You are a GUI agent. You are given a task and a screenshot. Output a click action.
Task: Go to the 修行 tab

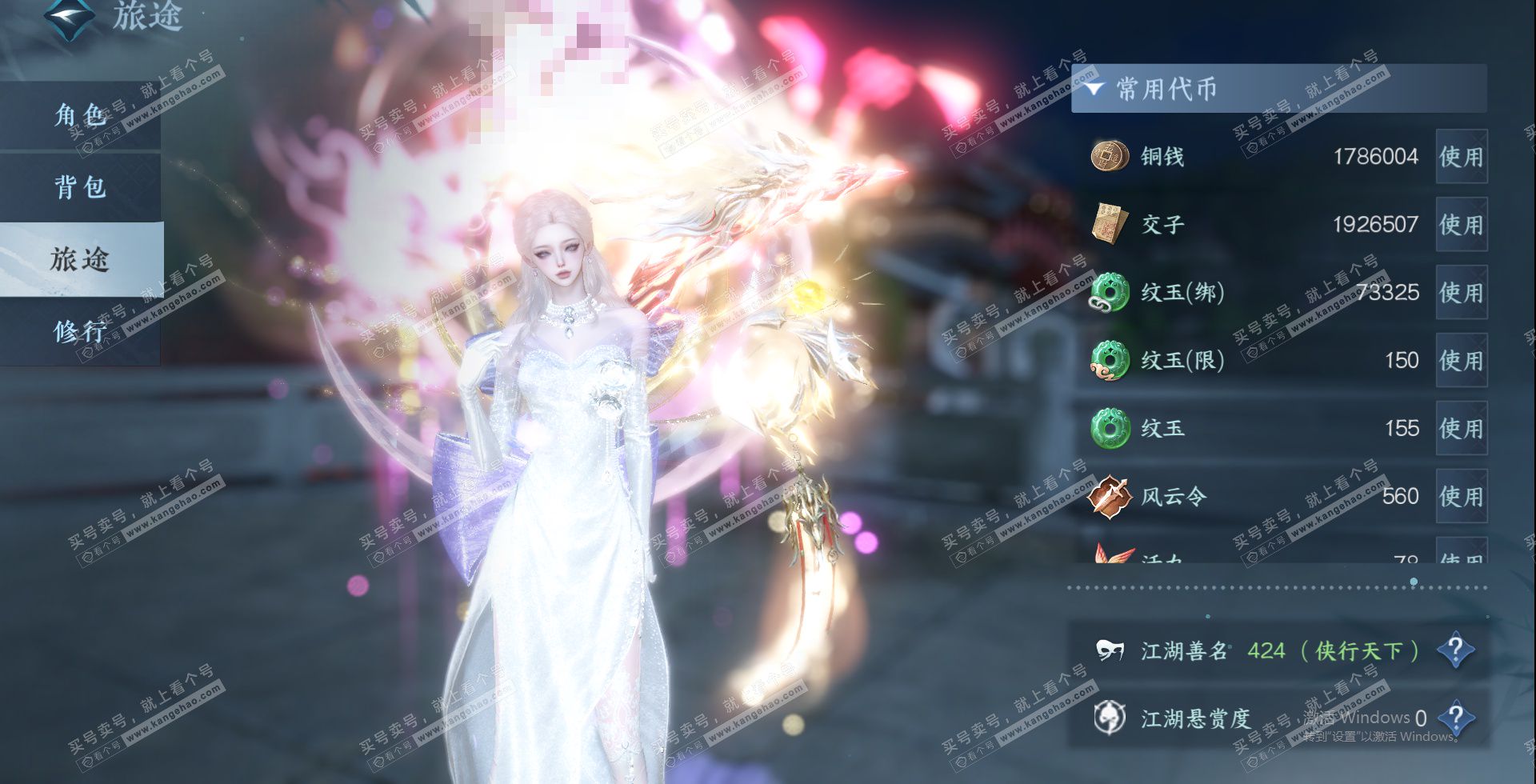tap(80, 331)
